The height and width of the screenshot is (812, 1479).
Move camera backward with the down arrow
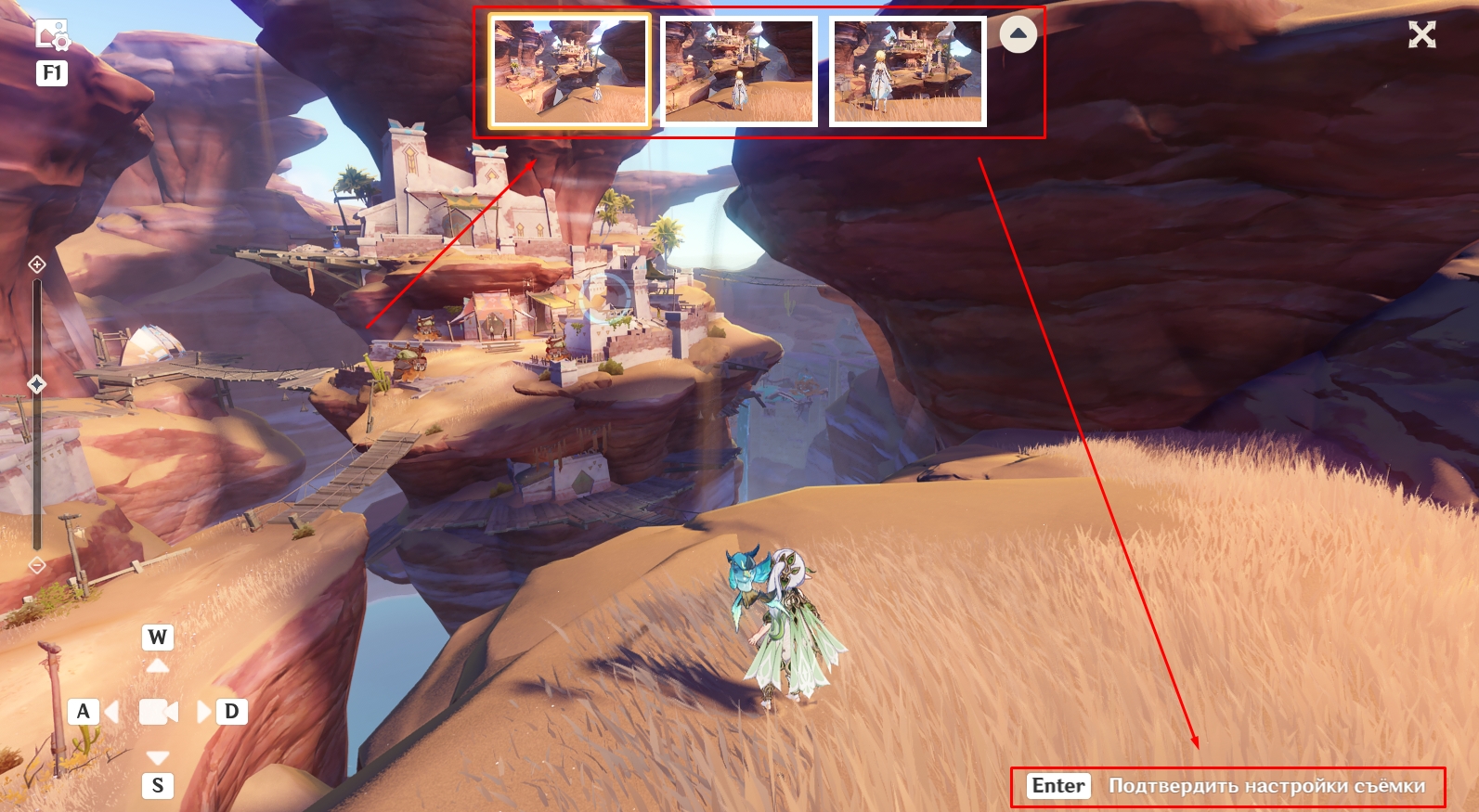[x=158, y=757]
